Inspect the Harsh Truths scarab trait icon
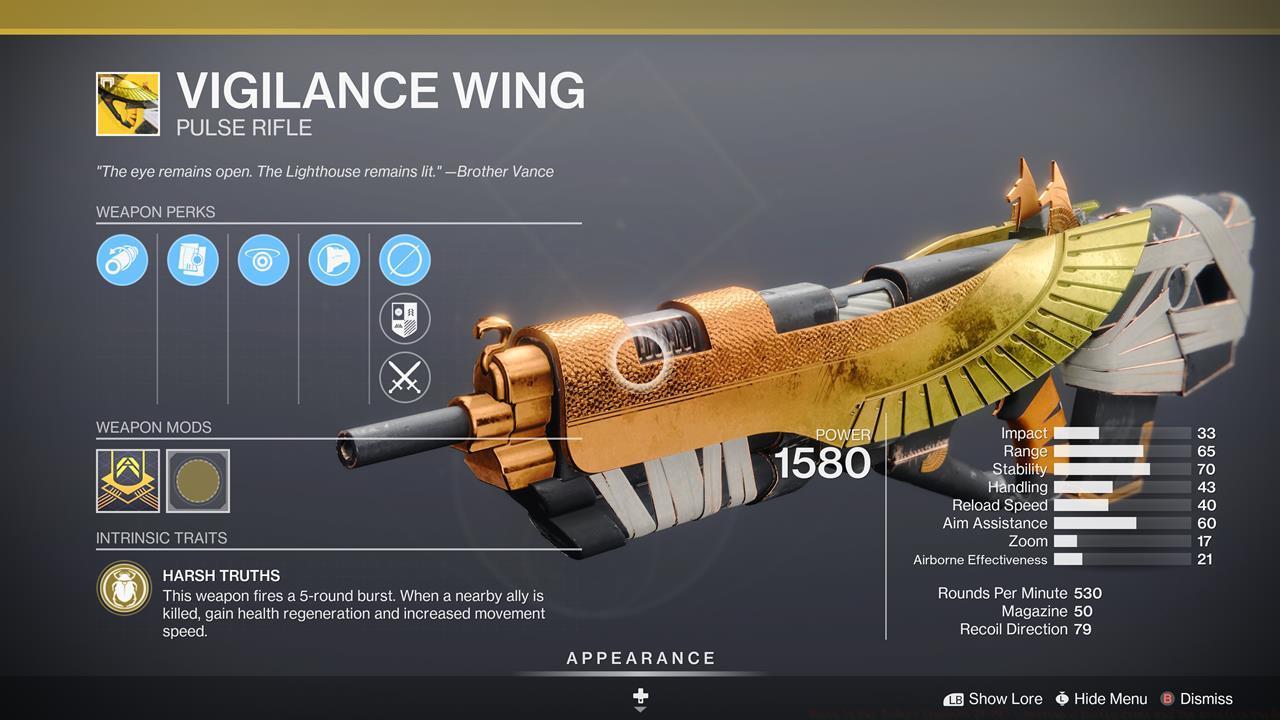This screenshot has width=1280, height=720. pyautogui.click(x=124, y=587)
